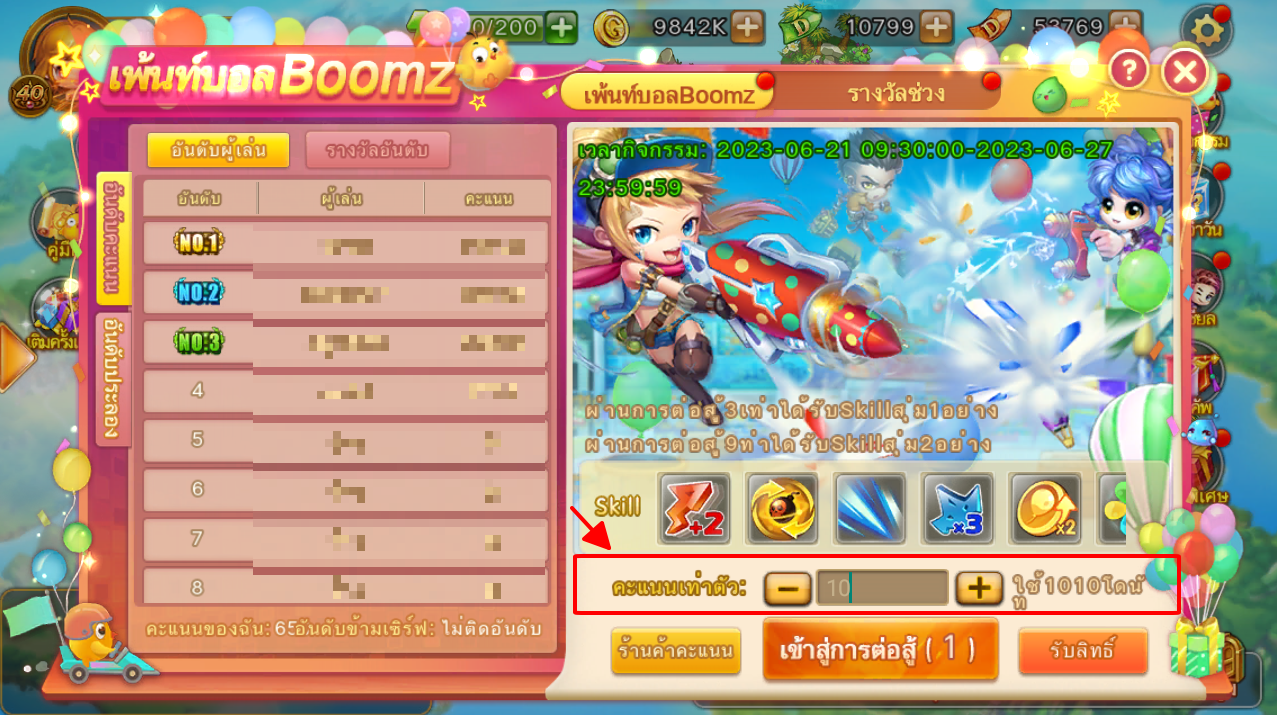Open the รางวัลอันดับ ranking rewards tab
Viewport: 1277px width, 715px height.
click(377, 150)
